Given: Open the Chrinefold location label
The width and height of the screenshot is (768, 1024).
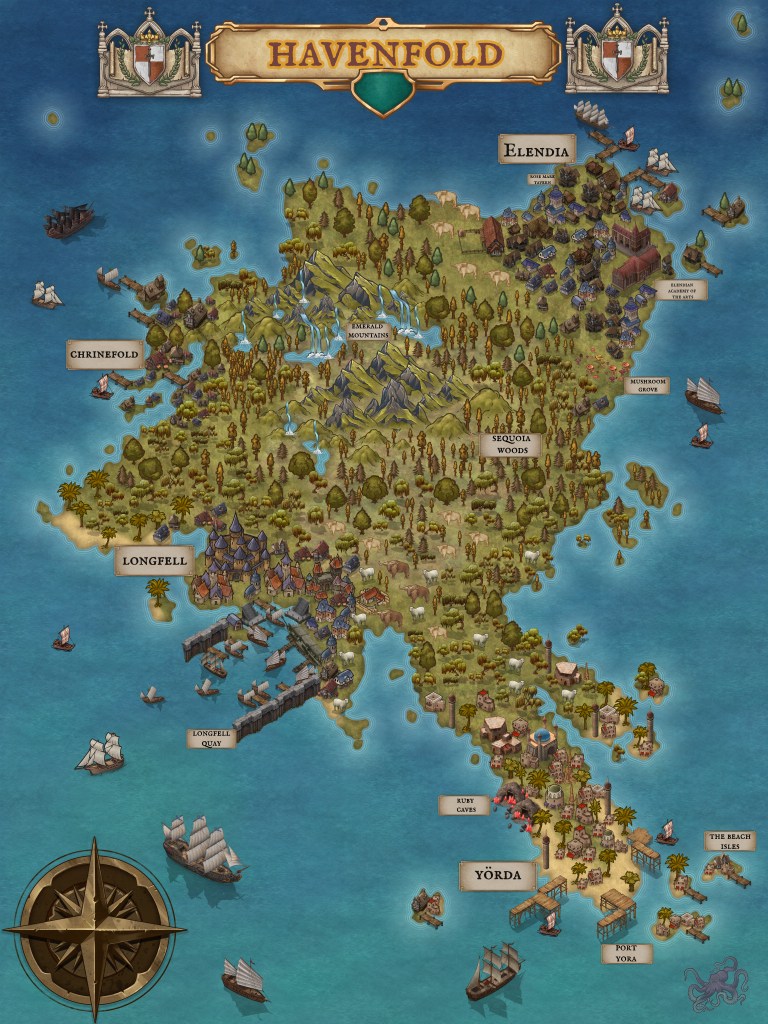Looking at the screenshot, I should click(x=105, y=354).
